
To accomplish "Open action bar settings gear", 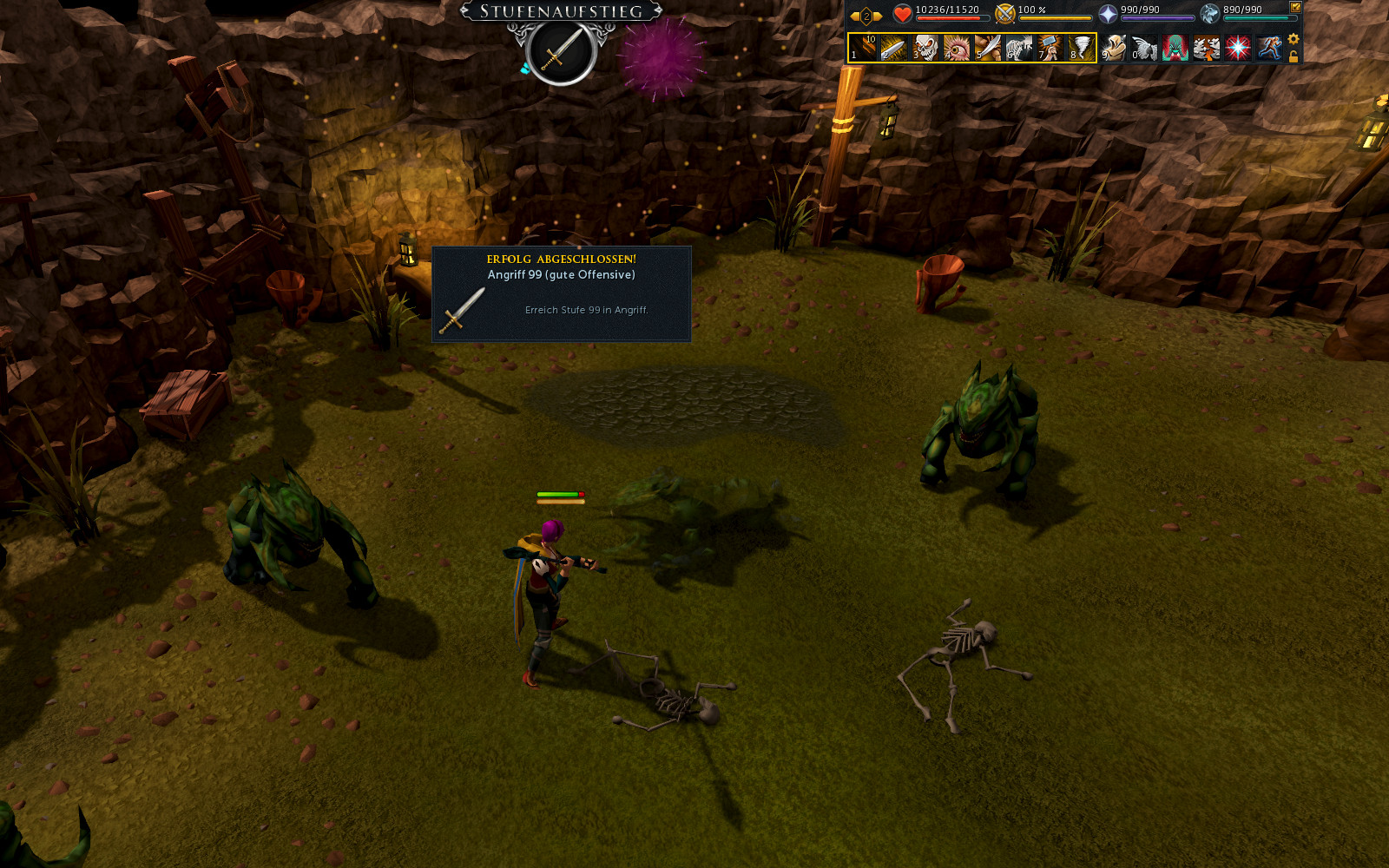I will click(x=1294, y=39).
